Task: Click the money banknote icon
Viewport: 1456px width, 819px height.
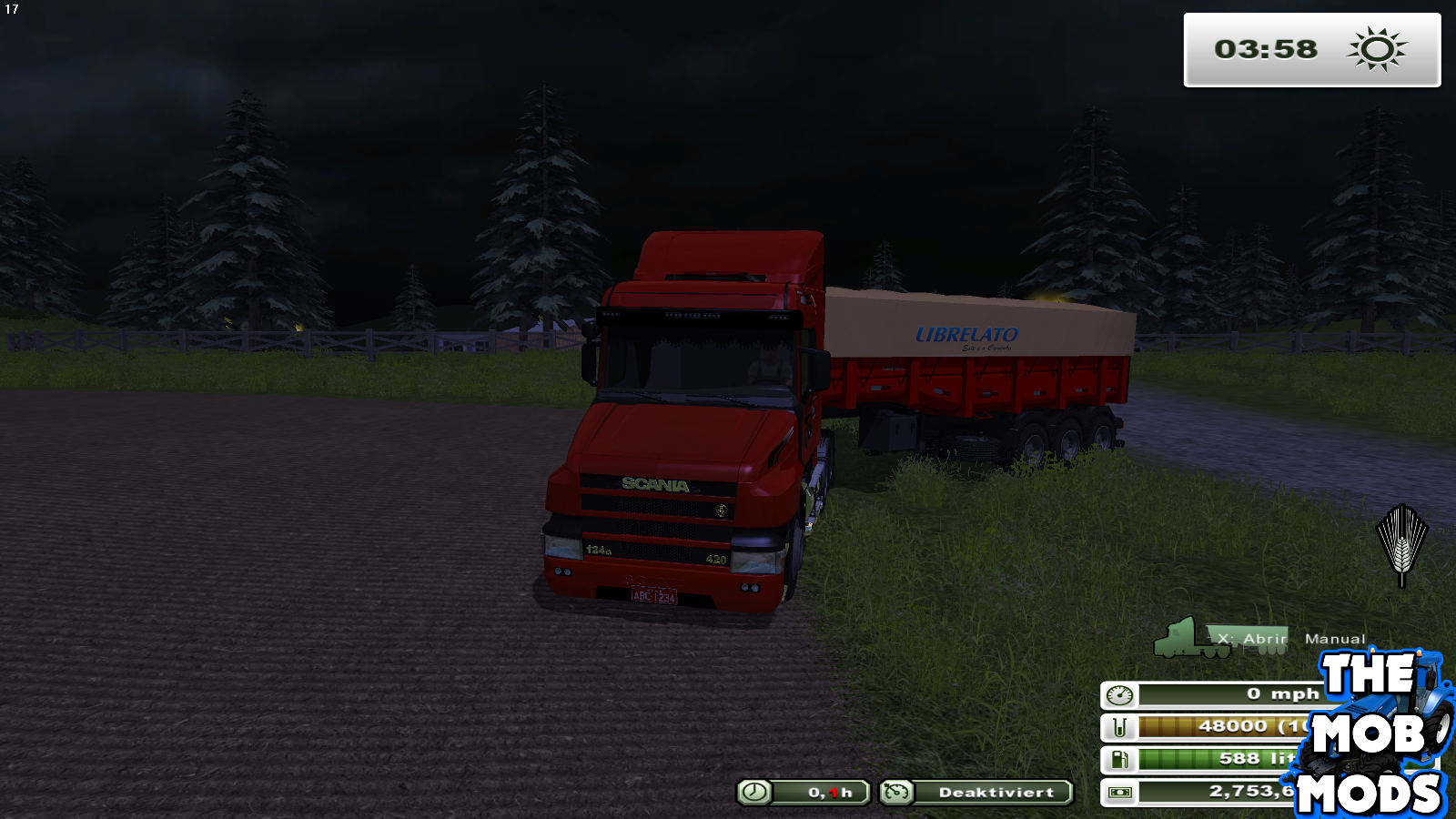Action: click(1121, 790)
